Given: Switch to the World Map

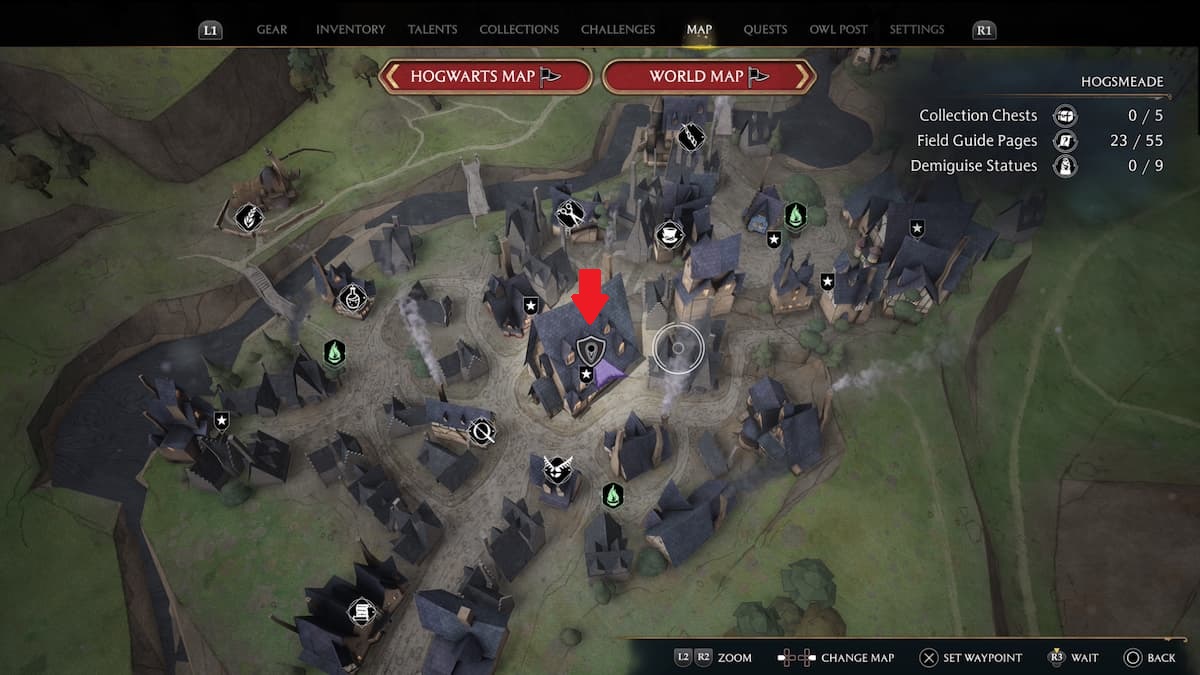Looking at the screenshot, I should pos(709,76).
